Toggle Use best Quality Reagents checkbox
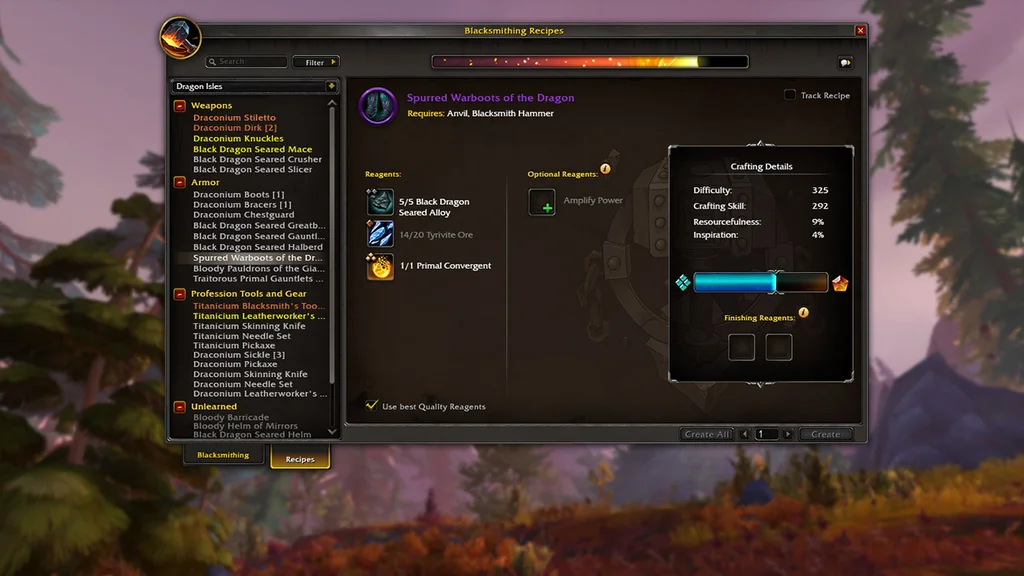The height and width of the screenshot is (576, 1024). (372, 406)
